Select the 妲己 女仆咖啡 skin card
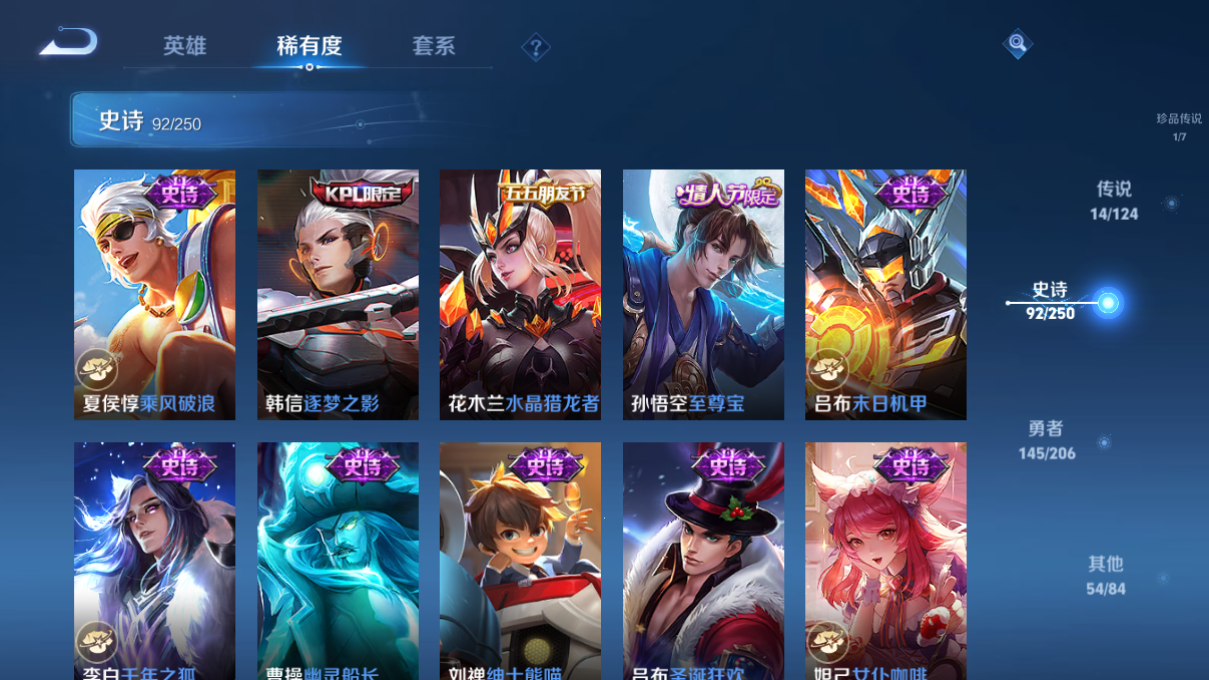The image size is (1209, 680). click(x=886, y=560)
